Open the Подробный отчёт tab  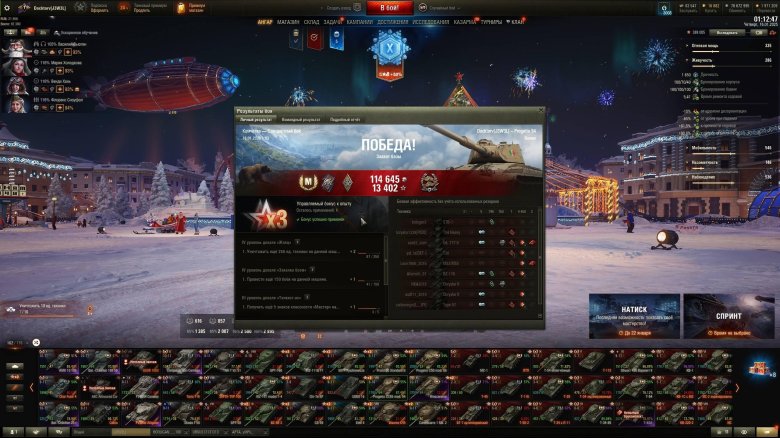pos(345,119)
